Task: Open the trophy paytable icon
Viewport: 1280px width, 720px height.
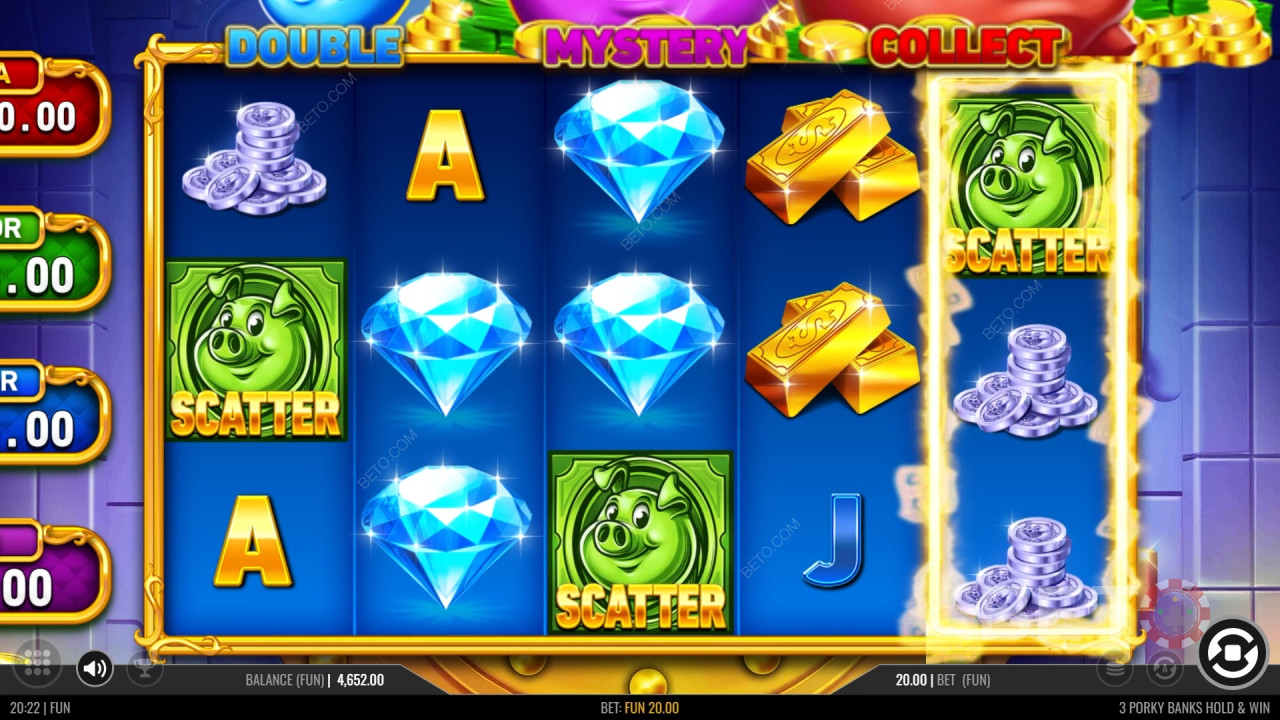Action: point(144,669)
